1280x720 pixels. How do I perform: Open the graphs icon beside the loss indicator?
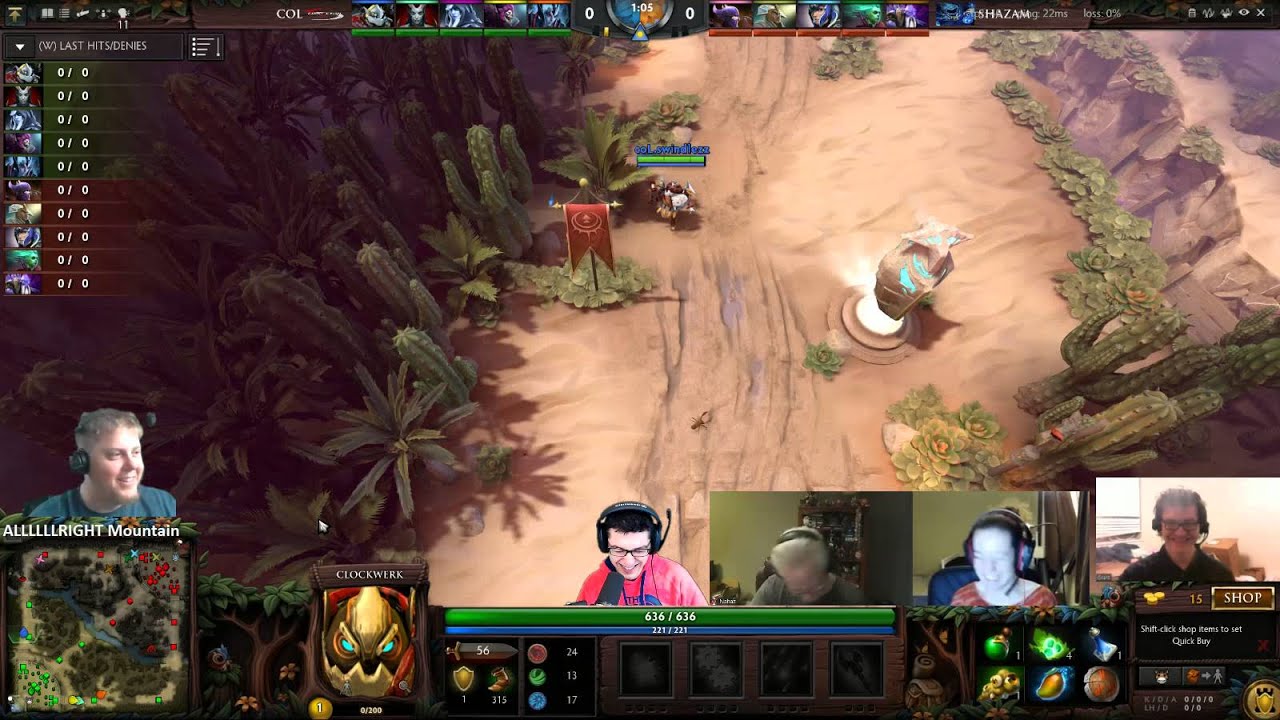(1209, 13)
